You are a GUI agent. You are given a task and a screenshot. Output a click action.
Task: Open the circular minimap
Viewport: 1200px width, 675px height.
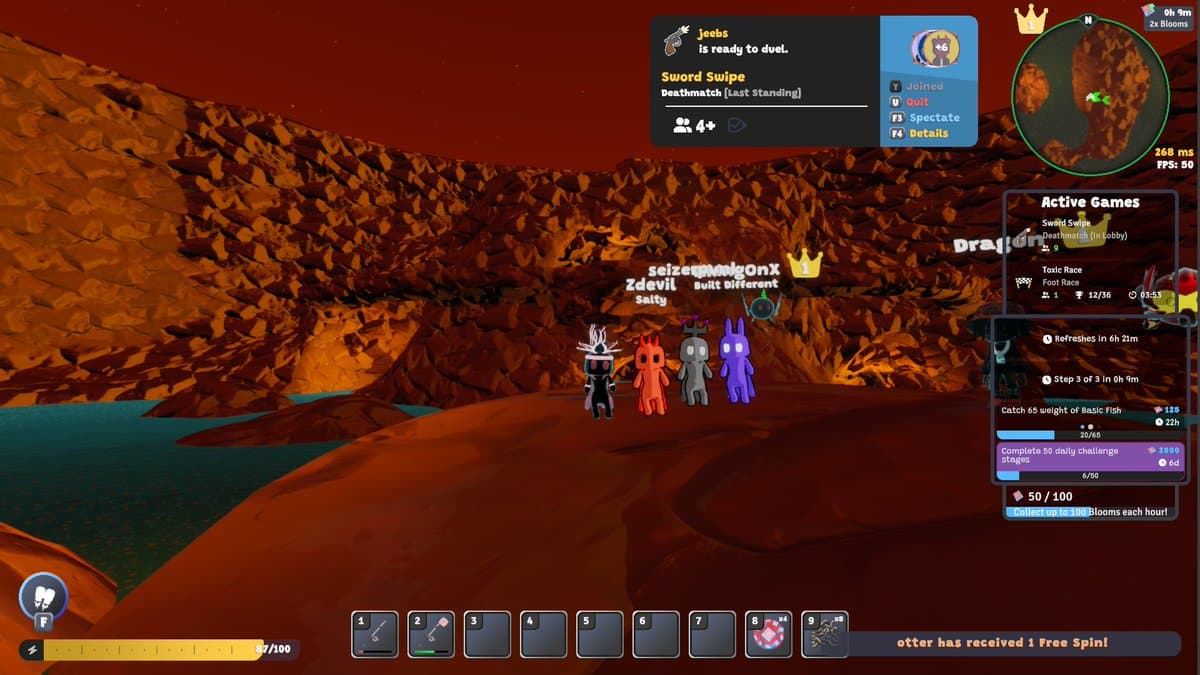click(1090, 95)
